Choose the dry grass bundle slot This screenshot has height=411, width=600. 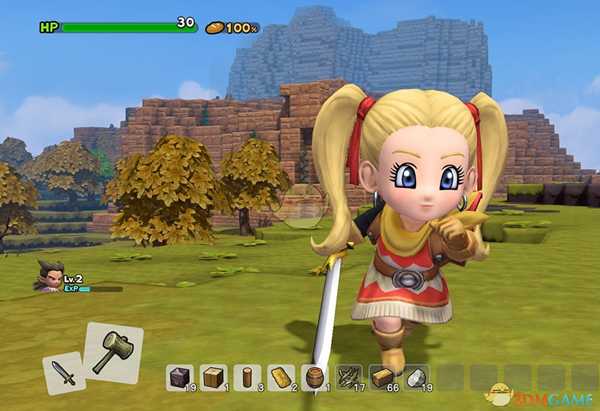click(x=348, y=377)
